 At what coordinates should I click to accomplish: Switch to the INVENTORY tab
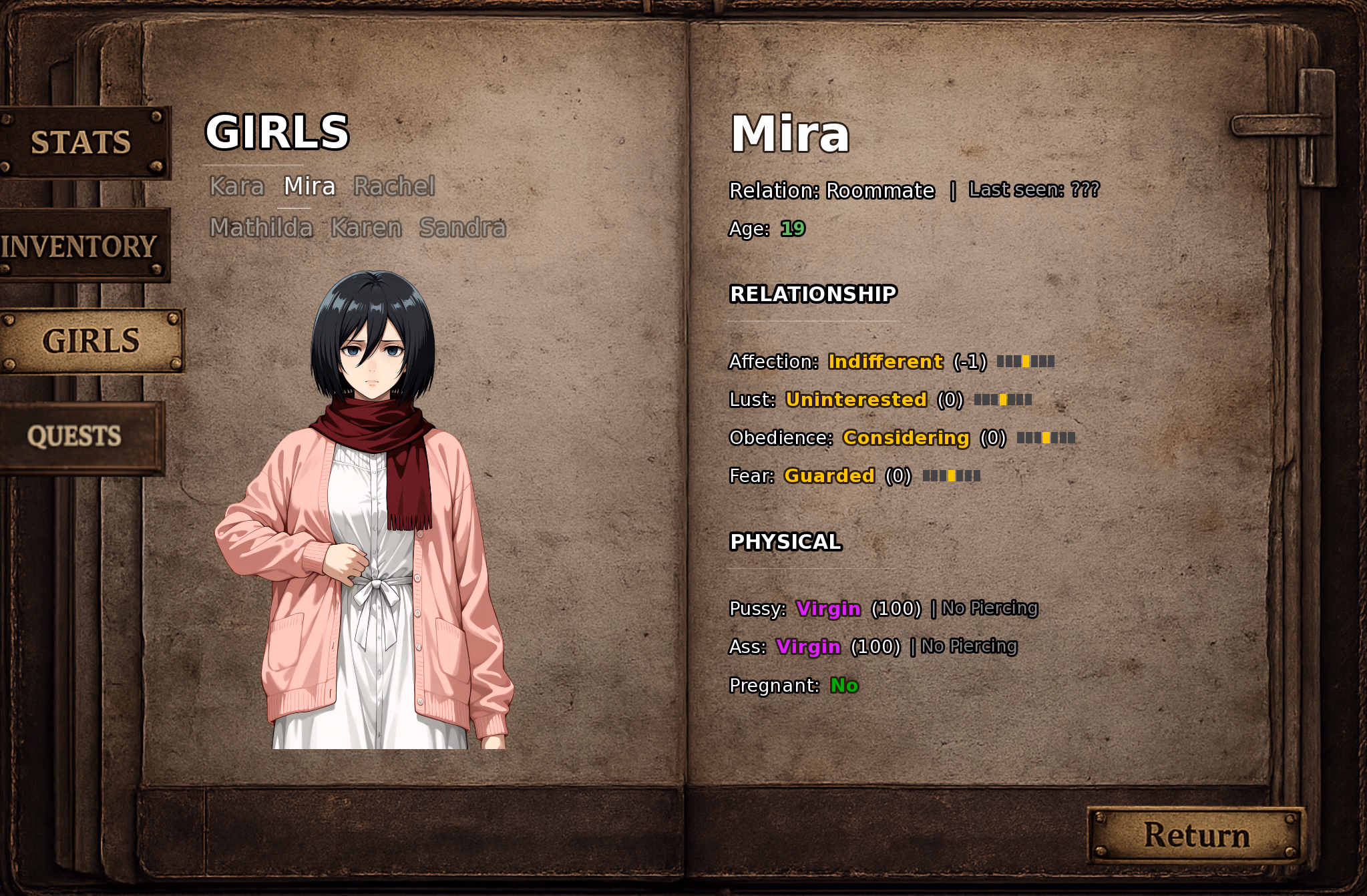click(x=79, y=246)
